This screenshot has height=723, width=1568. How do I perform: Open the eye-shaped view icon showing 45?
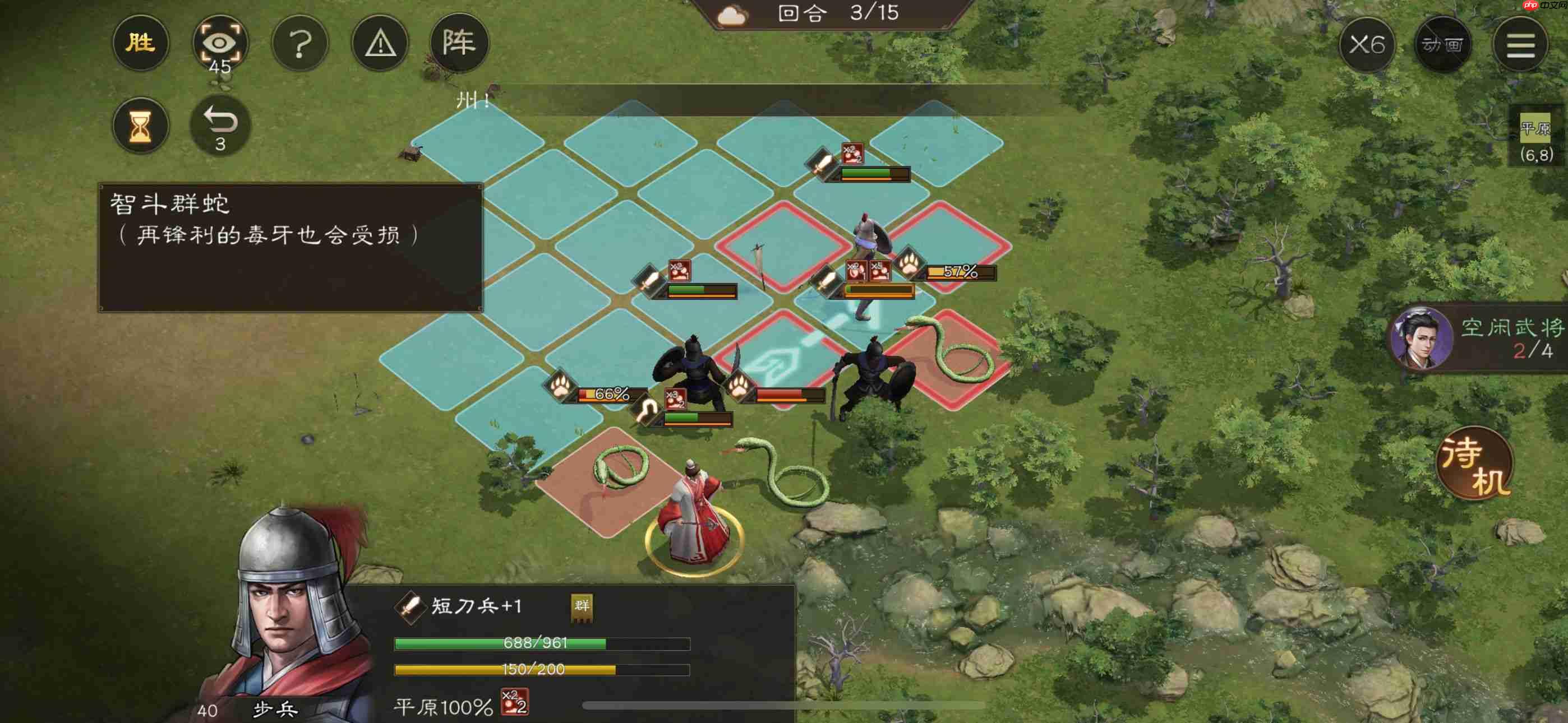pos(220,41)
